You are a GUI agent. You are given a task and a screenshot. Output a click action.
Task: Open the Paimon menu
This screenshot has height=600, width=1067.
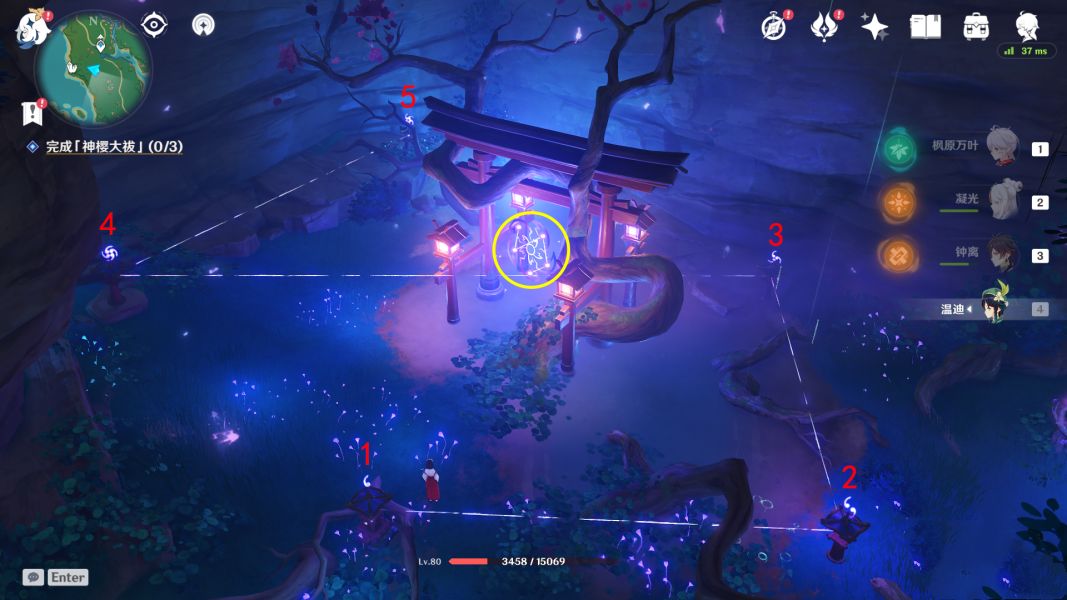pyautogui.click(x=33, y=27)
